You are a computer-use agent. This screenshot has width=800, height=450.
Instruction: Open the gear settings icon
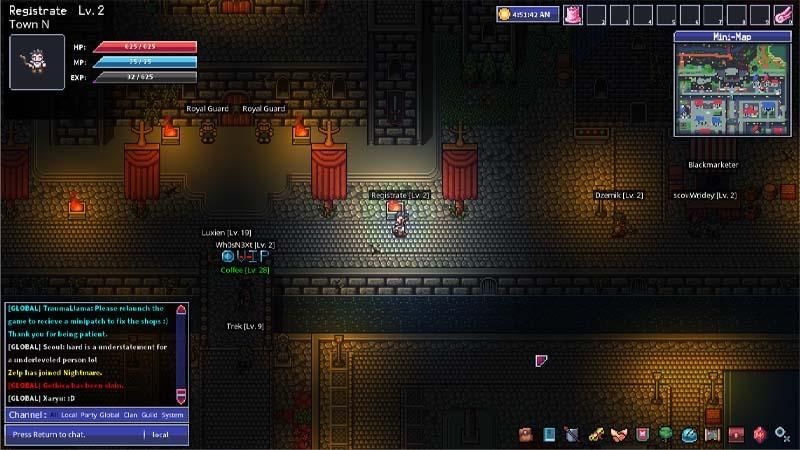click(782, 434)
